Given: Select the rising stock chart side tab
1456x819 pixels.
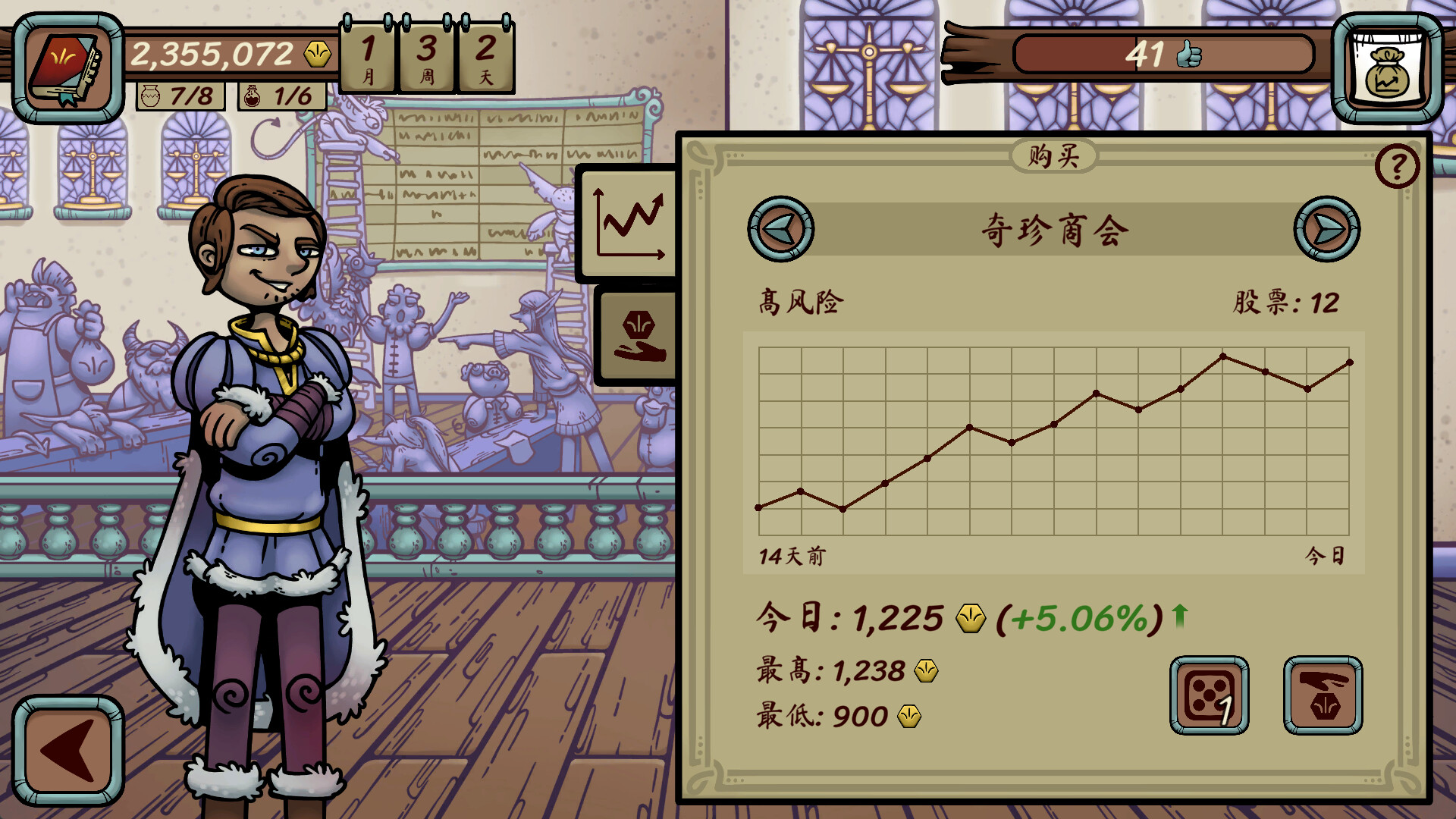Looking at the screenshot, I should point(628,224).
